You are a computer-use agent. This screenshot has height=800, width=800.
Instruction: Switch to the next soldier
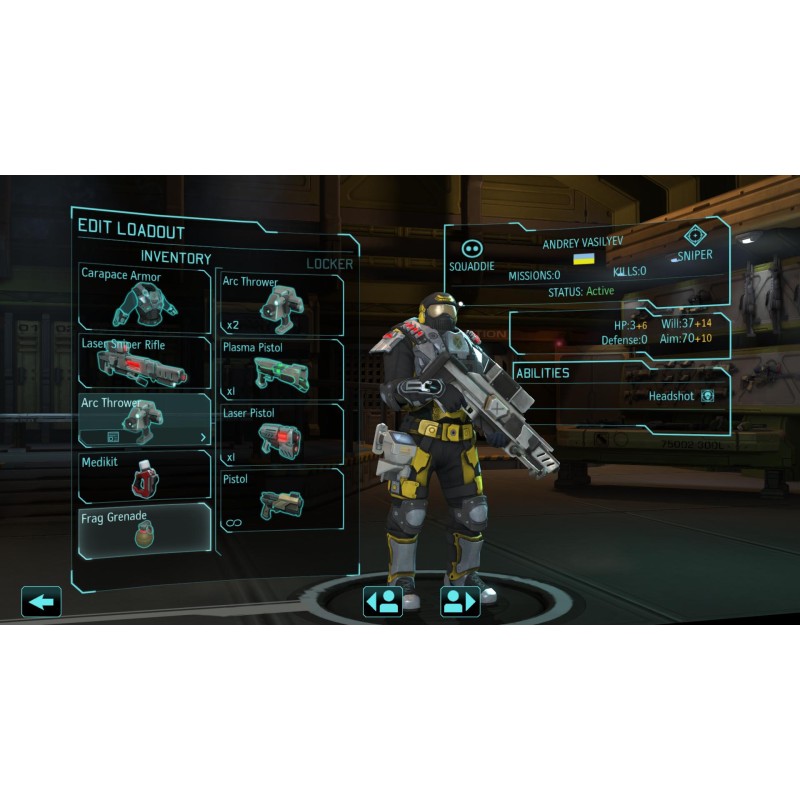pyautogui.click(x=460, y=601)
